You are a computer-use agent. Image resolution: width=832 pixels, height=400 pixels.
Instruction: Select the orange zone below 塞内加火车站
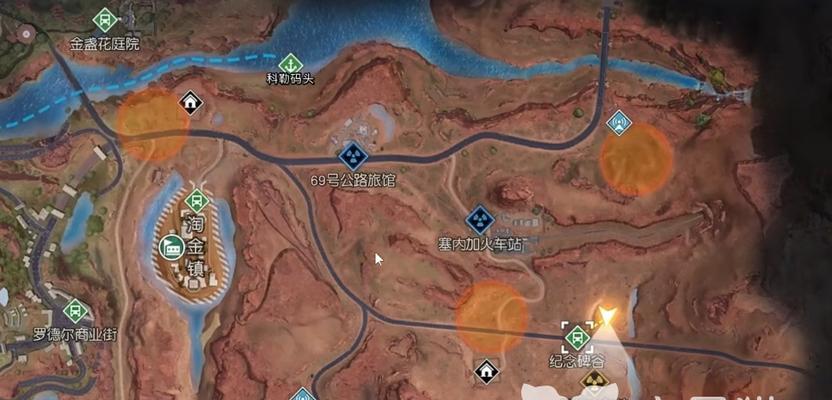coord(491,316)
